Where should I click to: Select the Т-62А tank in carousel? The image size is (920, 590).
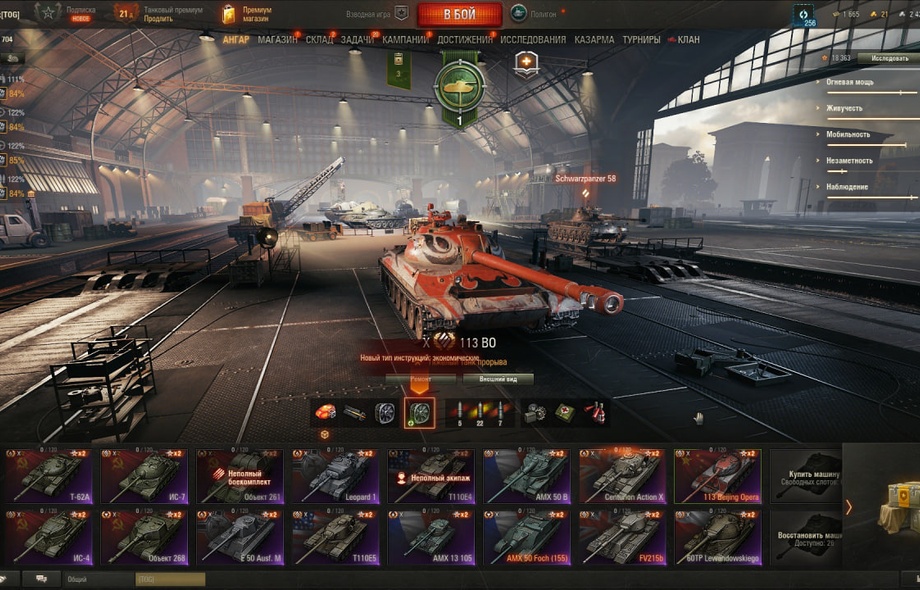point(50,475)
